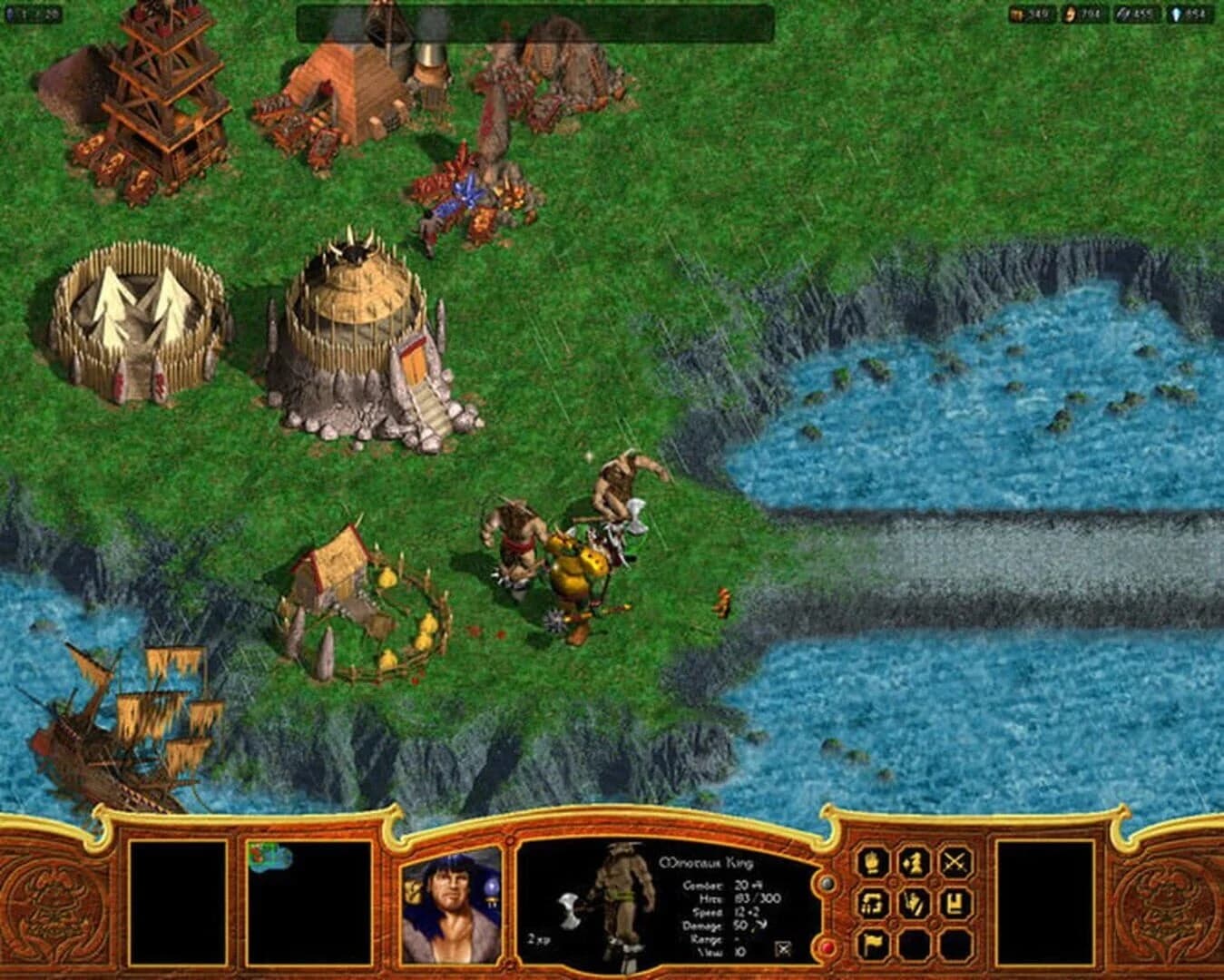This screenshot has width=1224, height=980.
Task: Click the rally flag command icon
Action: pos(873,944)
